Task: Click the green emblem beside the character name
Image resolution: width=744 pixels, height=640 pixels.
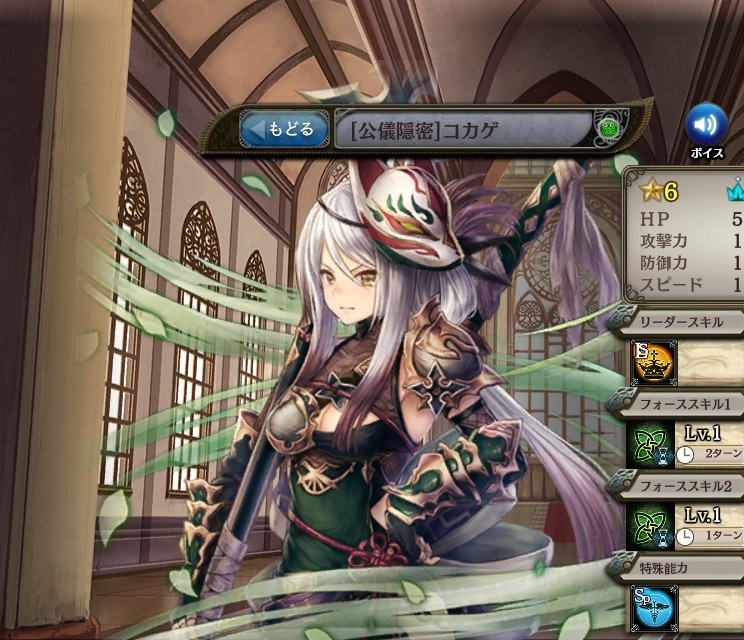Action: [x=608, y=129]
